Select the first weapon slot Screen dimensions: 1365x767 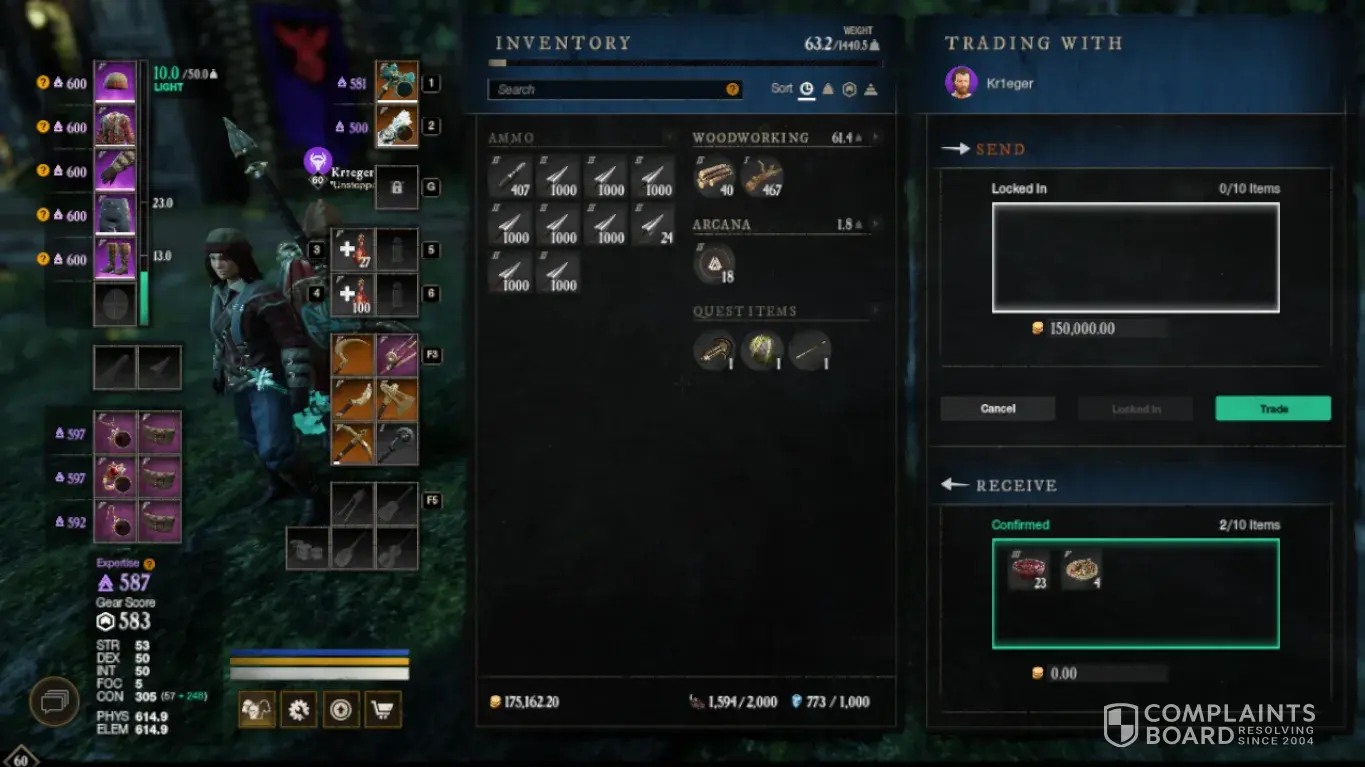(396, 83)
